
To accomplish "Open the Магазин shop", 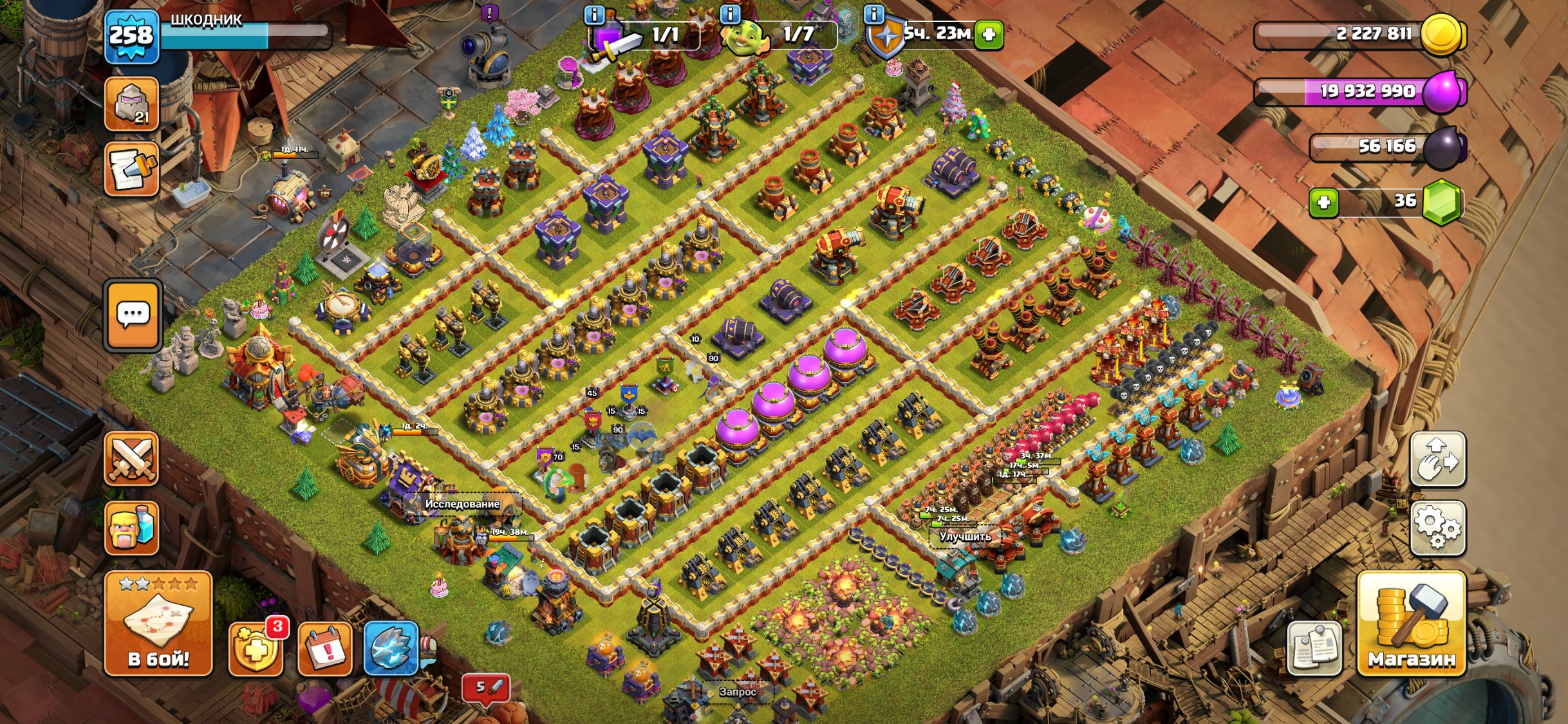I will click(1411, 623).
